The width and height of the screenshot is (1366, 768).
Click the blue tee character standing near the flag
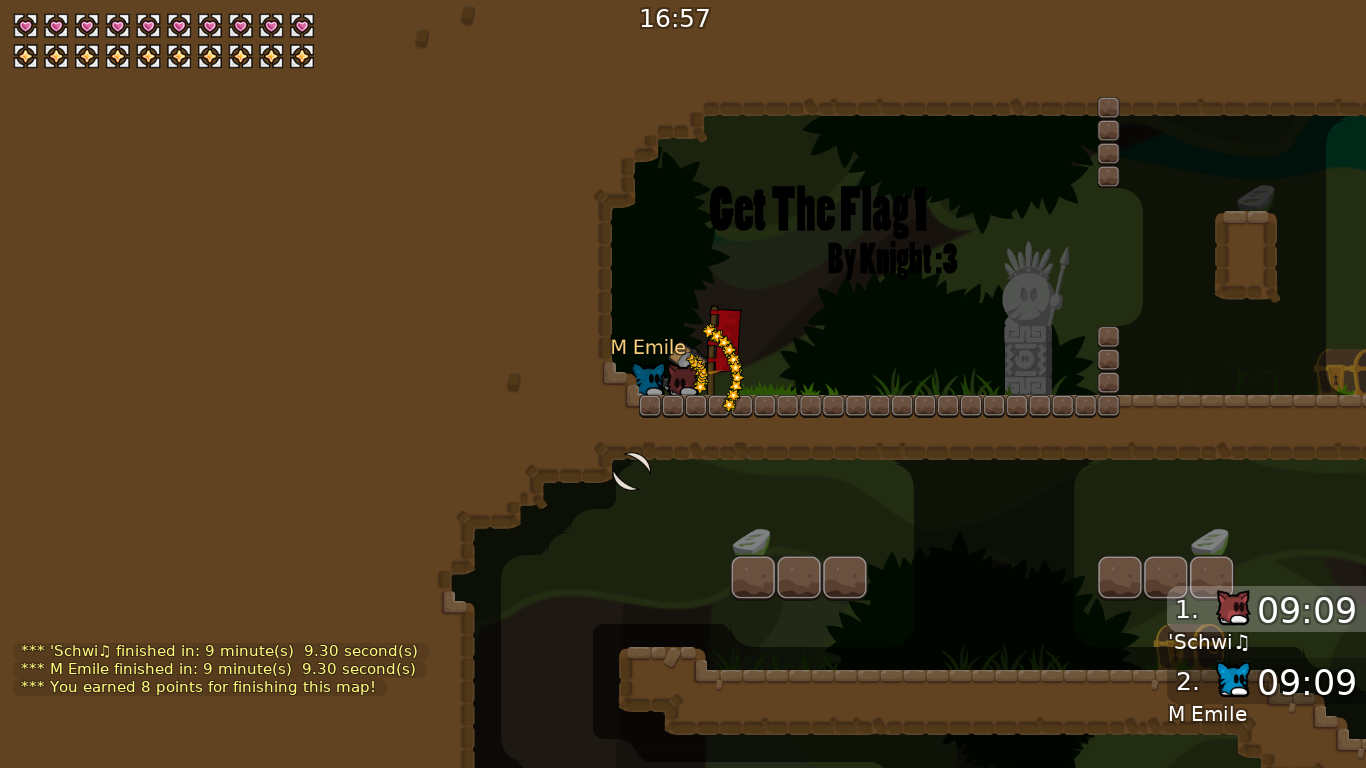tap(650, 380)
